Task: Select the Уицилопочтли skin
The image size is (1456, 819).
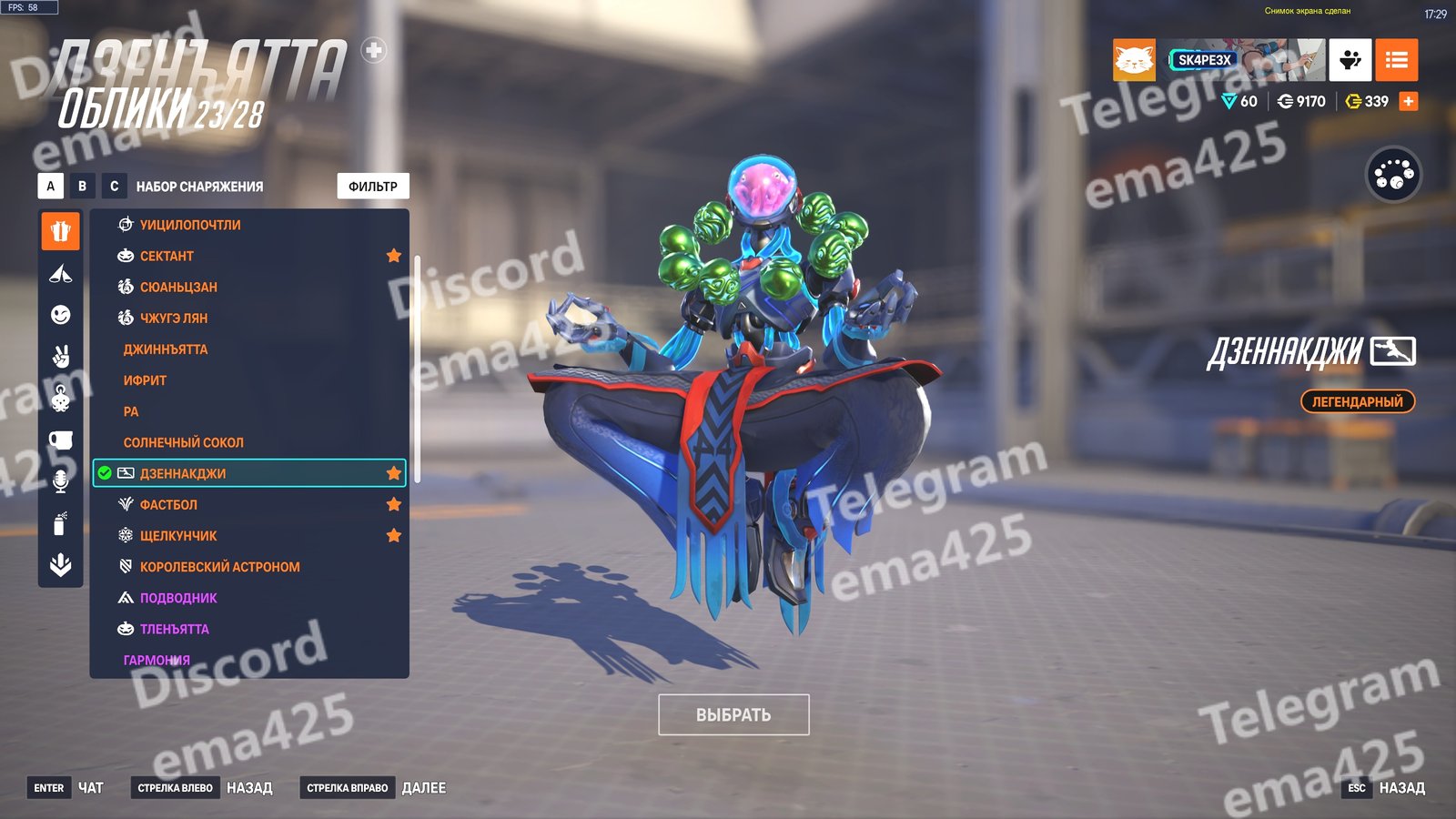Action: [190, 225]
